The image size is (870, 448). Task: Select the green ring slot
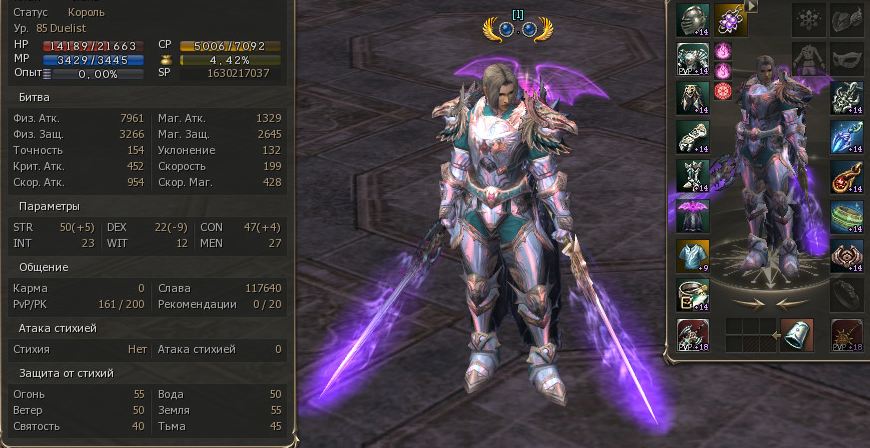pyautogui.click(x=846, y=214)
